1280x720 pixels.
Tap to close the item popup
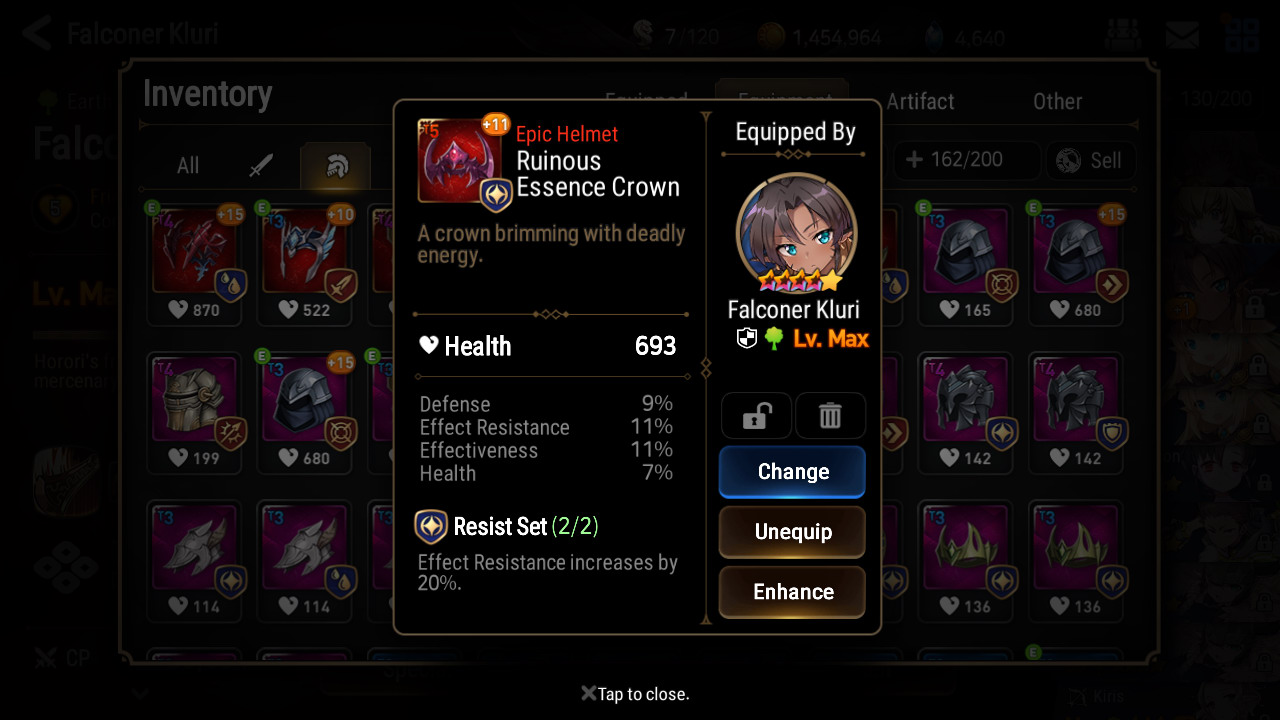635,694
